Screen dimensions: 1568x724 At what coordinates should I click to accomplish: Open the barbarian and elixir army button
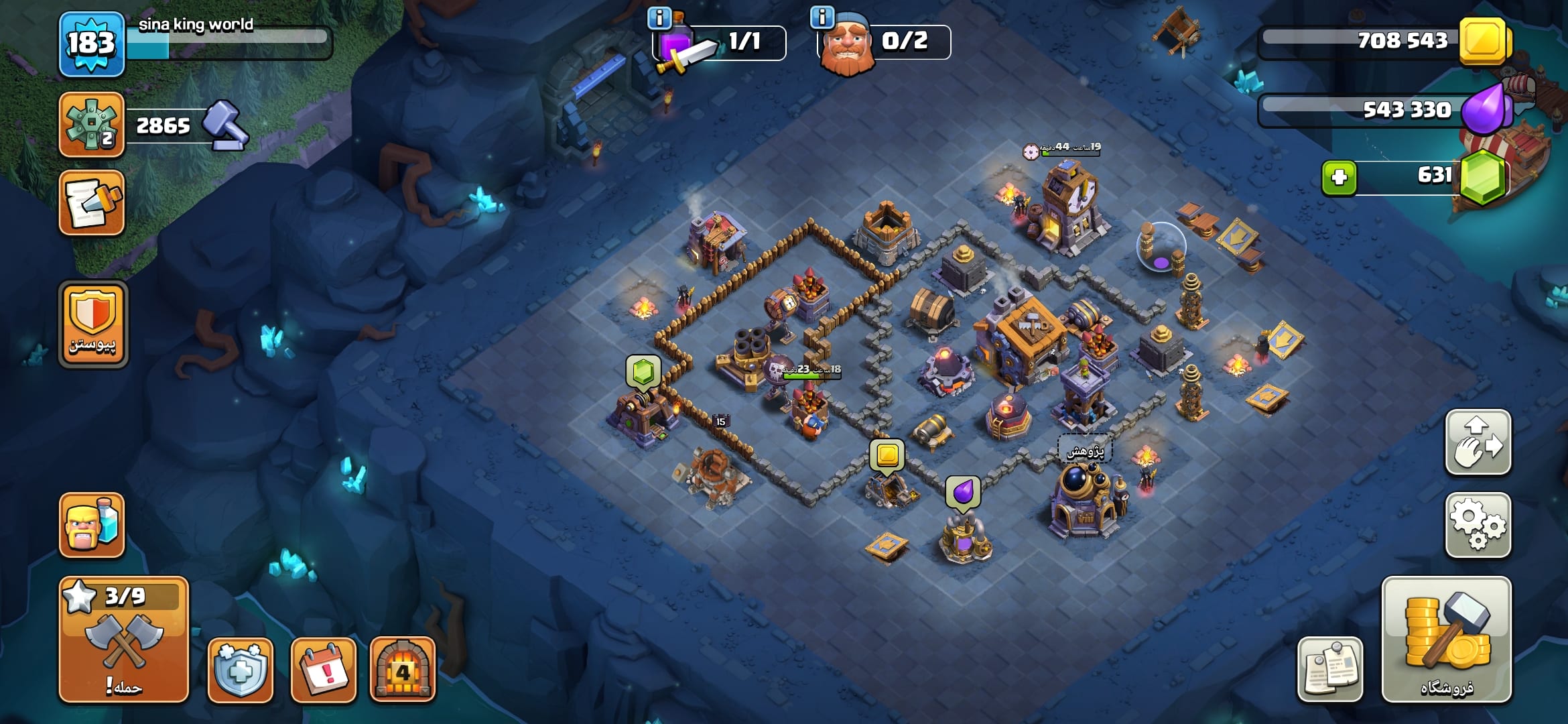[x=92, y=525]
